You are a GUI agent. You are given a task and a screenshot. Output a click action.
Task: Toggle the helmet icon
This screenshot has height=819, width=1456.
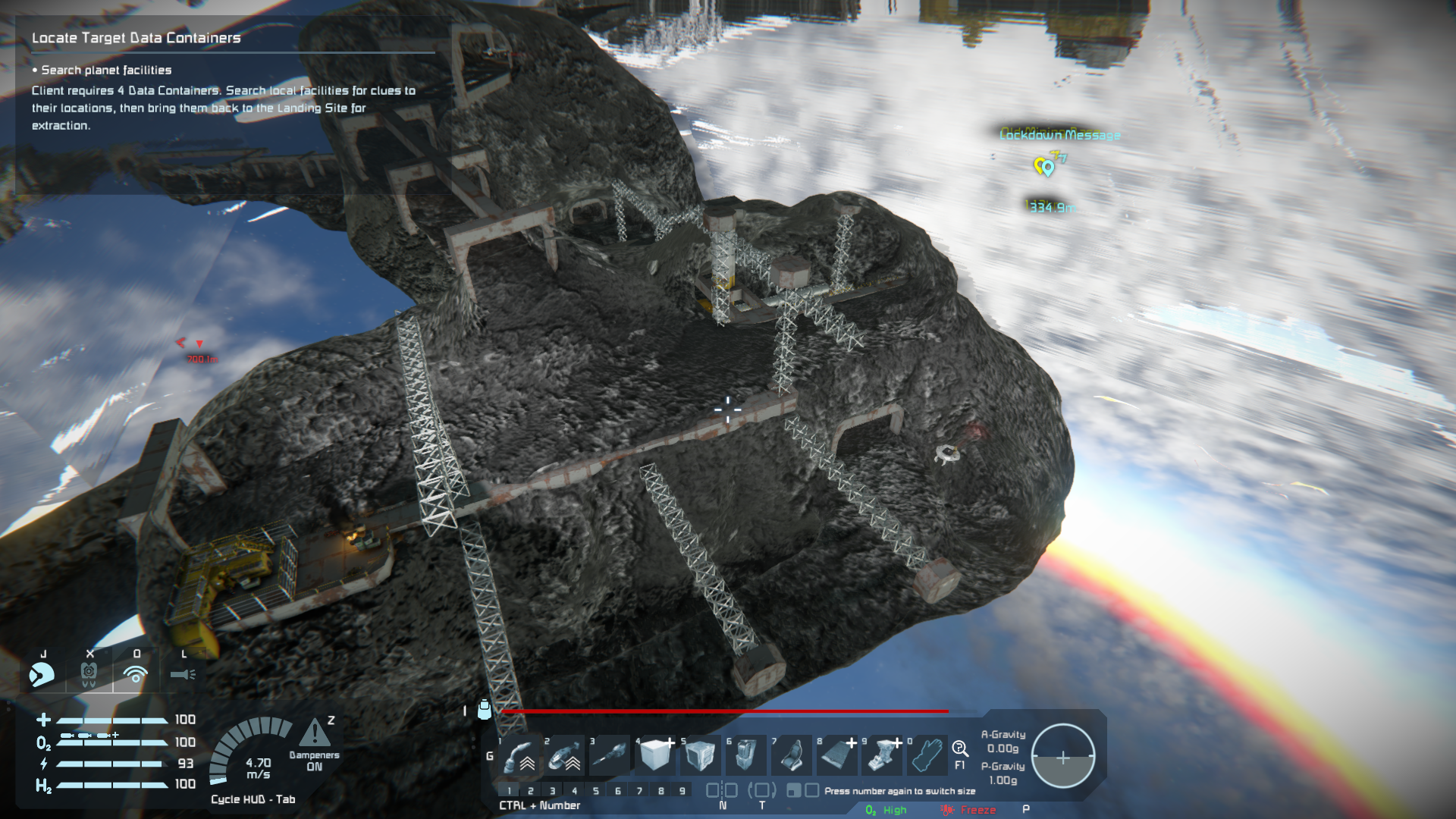(x=42, y=674)
